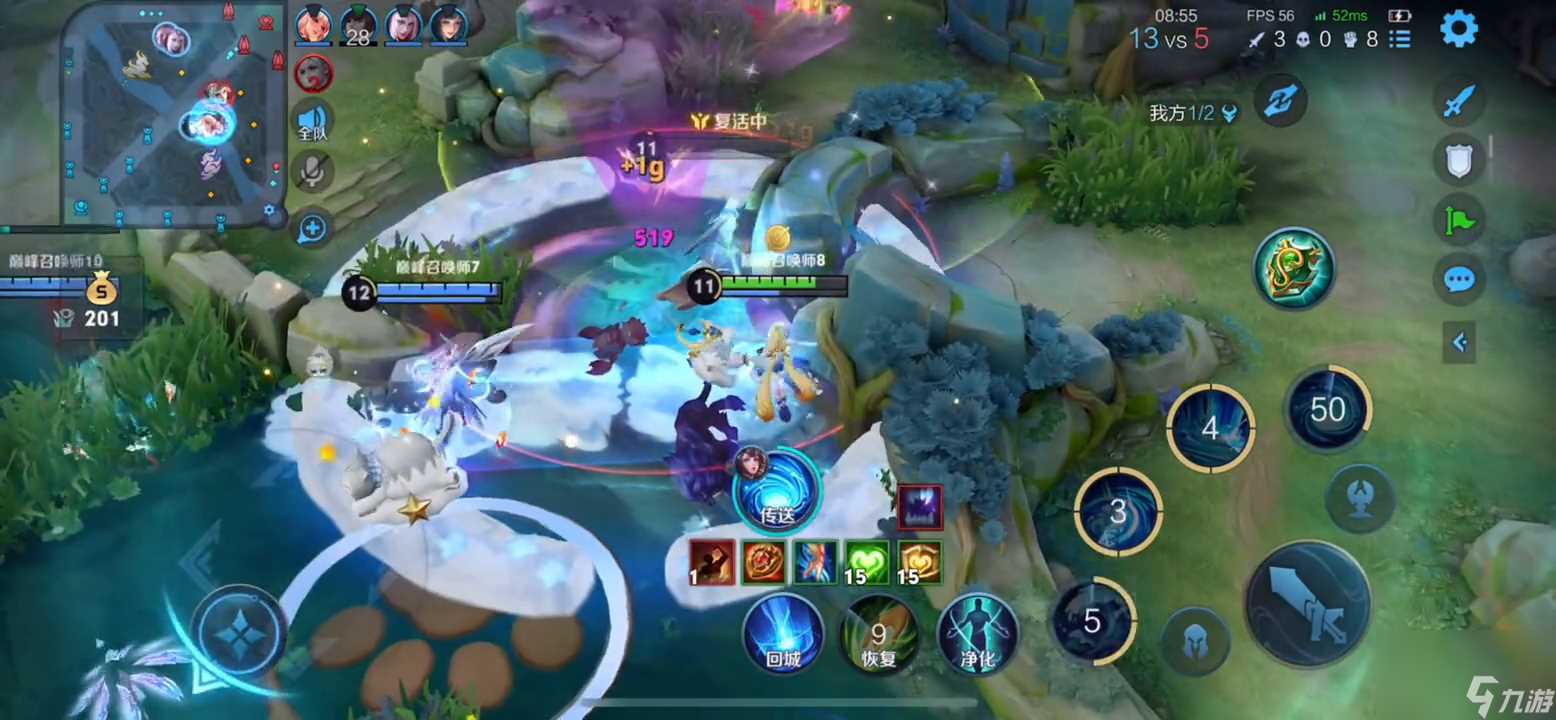Viewport: 1556px width, 720px height.
Task: Open the quick chat bubble
Action: coord(1459,279)
